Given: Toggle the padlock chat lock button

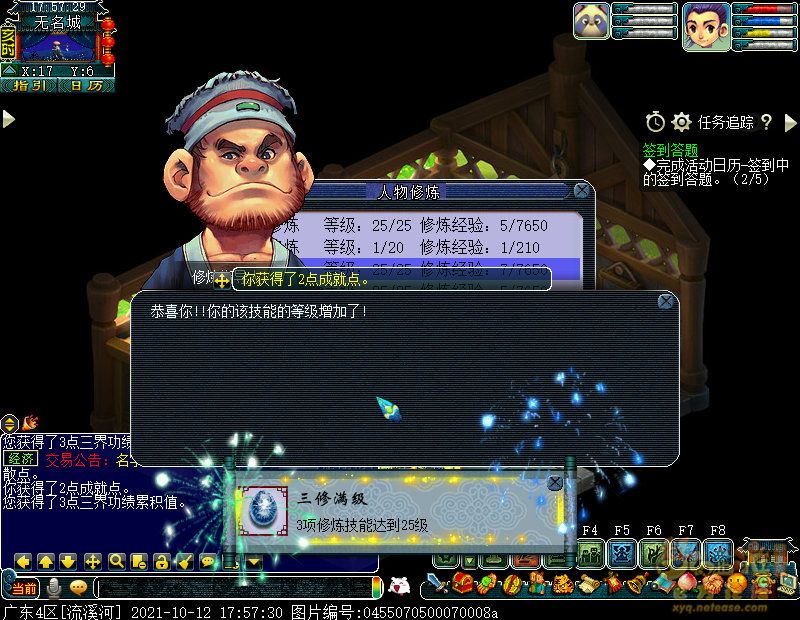Looking at the screenshot, I should click(x=160, y=561).
